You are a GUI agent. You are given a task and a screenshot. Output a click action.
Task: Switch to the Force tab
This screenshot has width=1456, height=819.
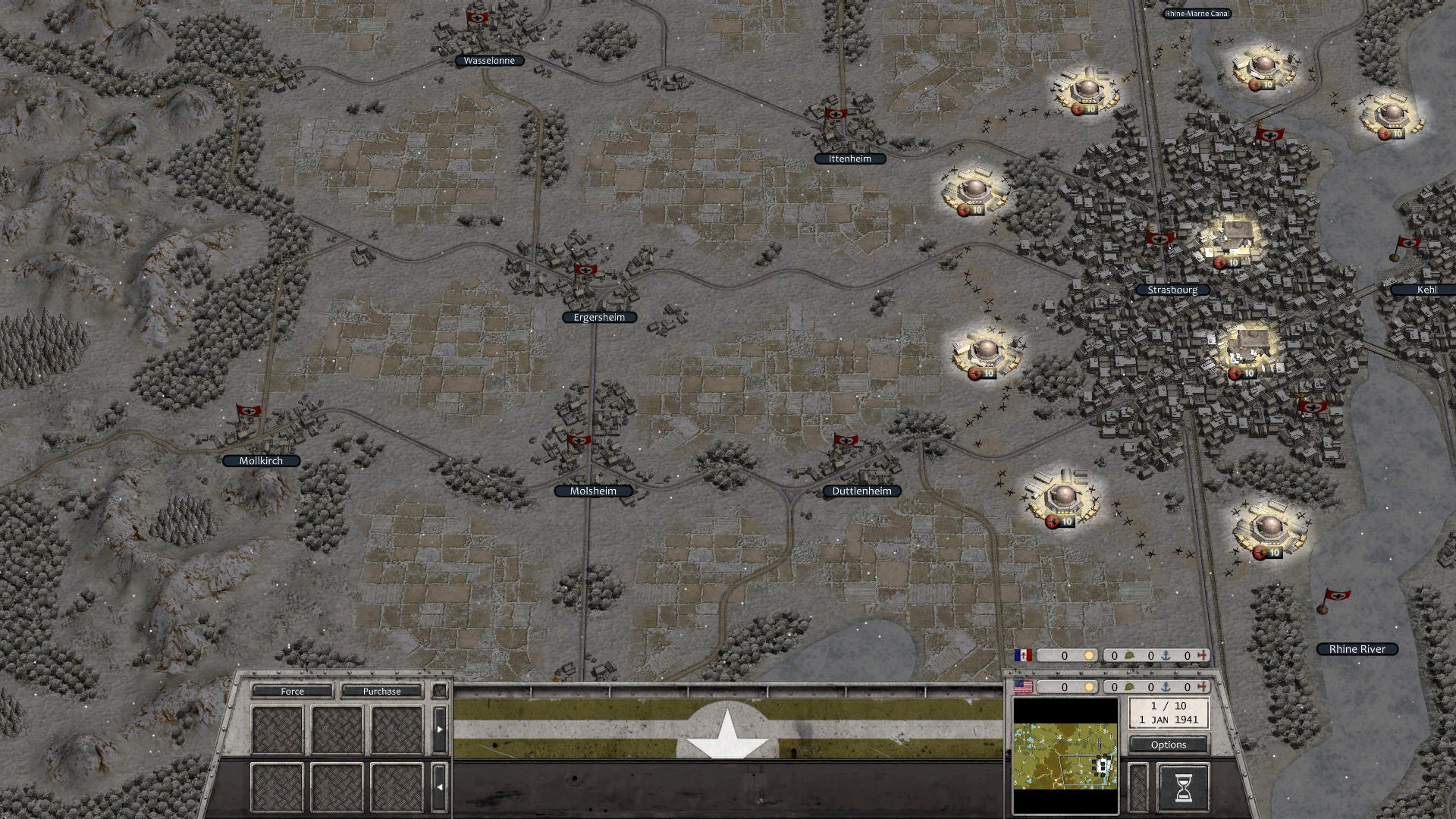point(292,692)
